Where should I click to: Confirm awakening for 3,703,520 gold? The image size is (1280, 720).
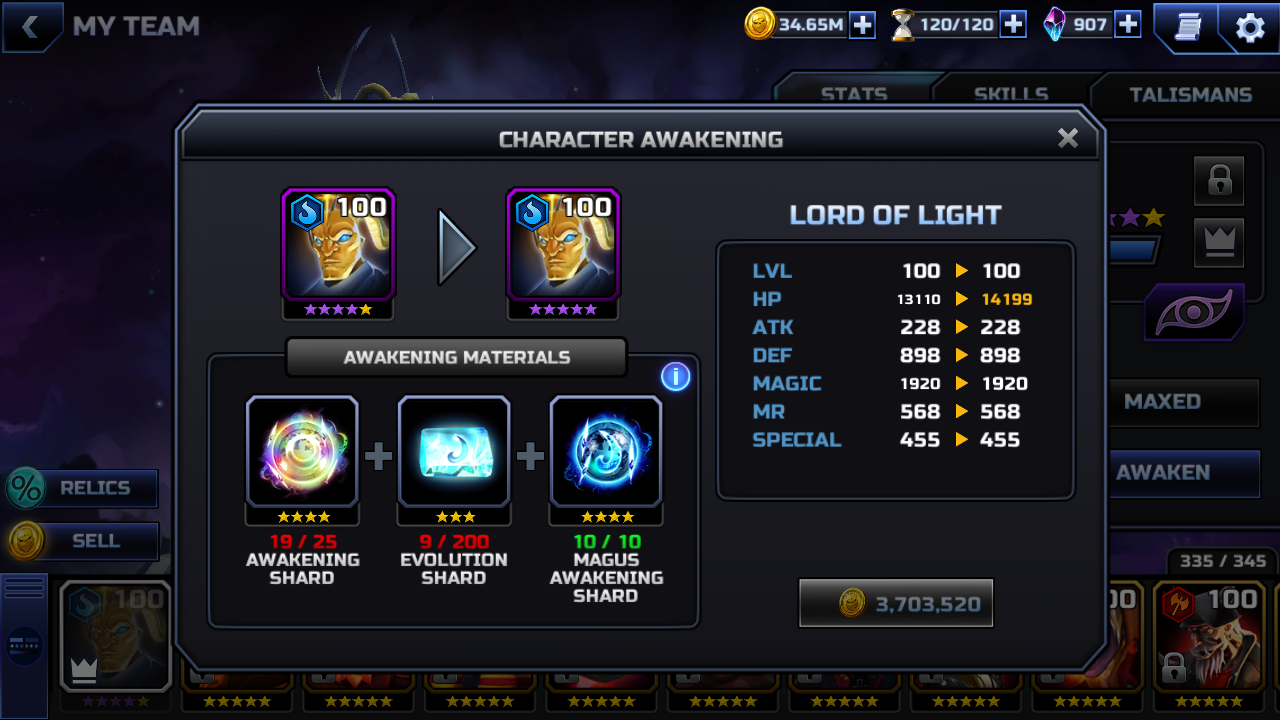tap(896, 603)
